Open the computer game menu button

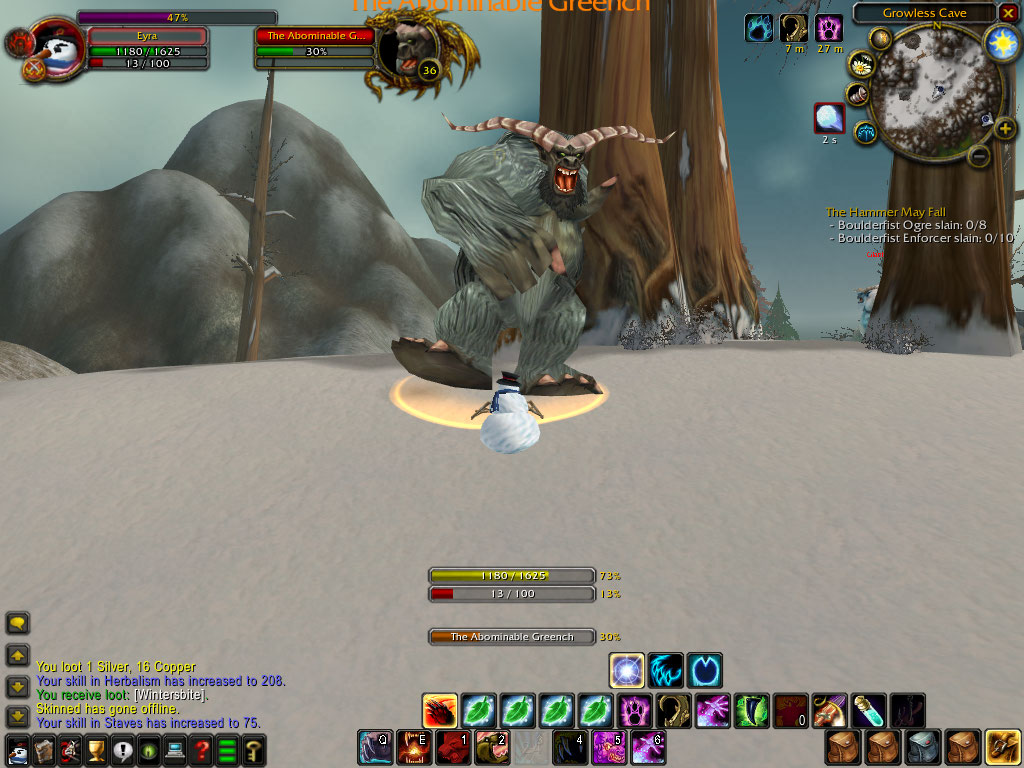[175, 749]
